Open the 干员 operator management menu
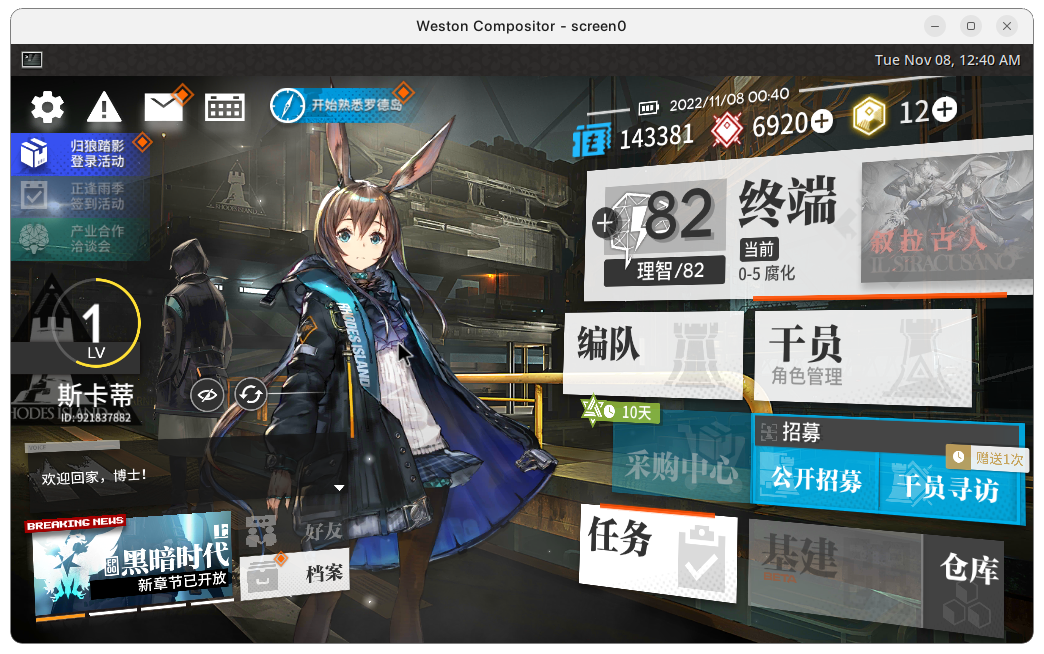 (x=862, y=357)
